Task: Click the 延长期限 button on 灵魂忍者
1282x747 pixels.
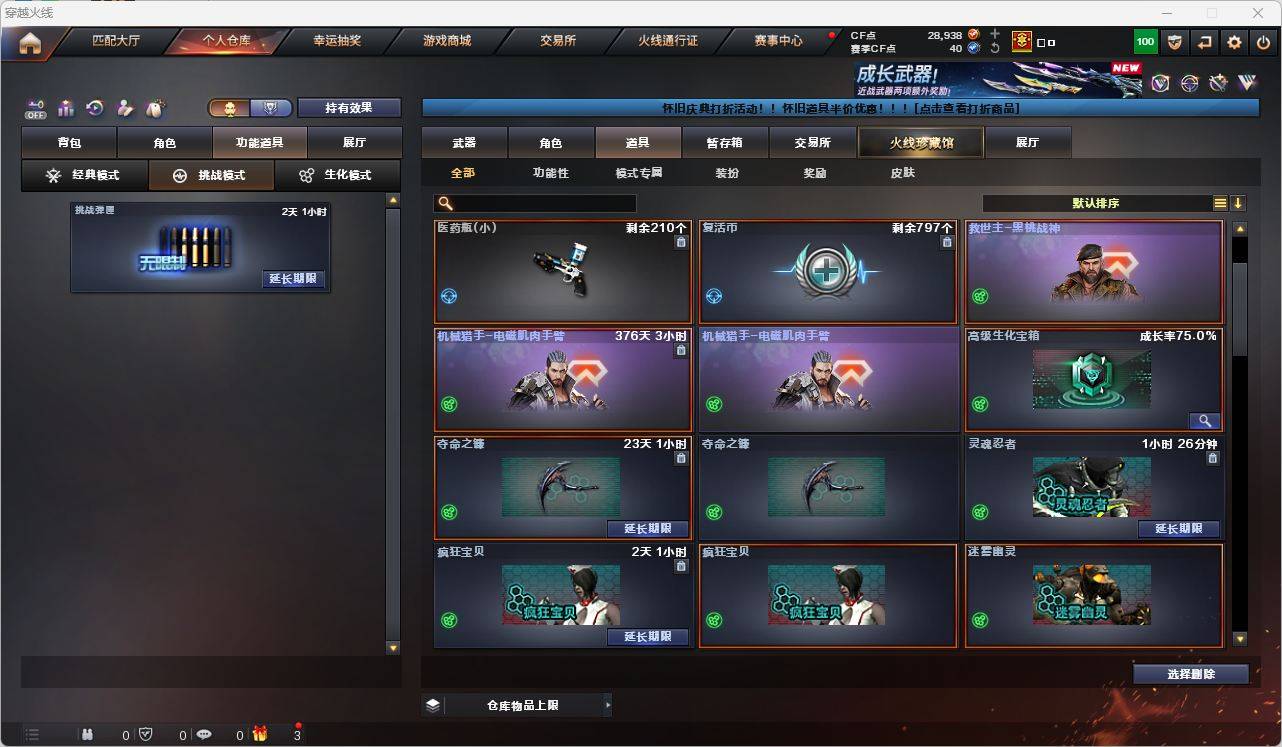Action: click(1178, 528)
